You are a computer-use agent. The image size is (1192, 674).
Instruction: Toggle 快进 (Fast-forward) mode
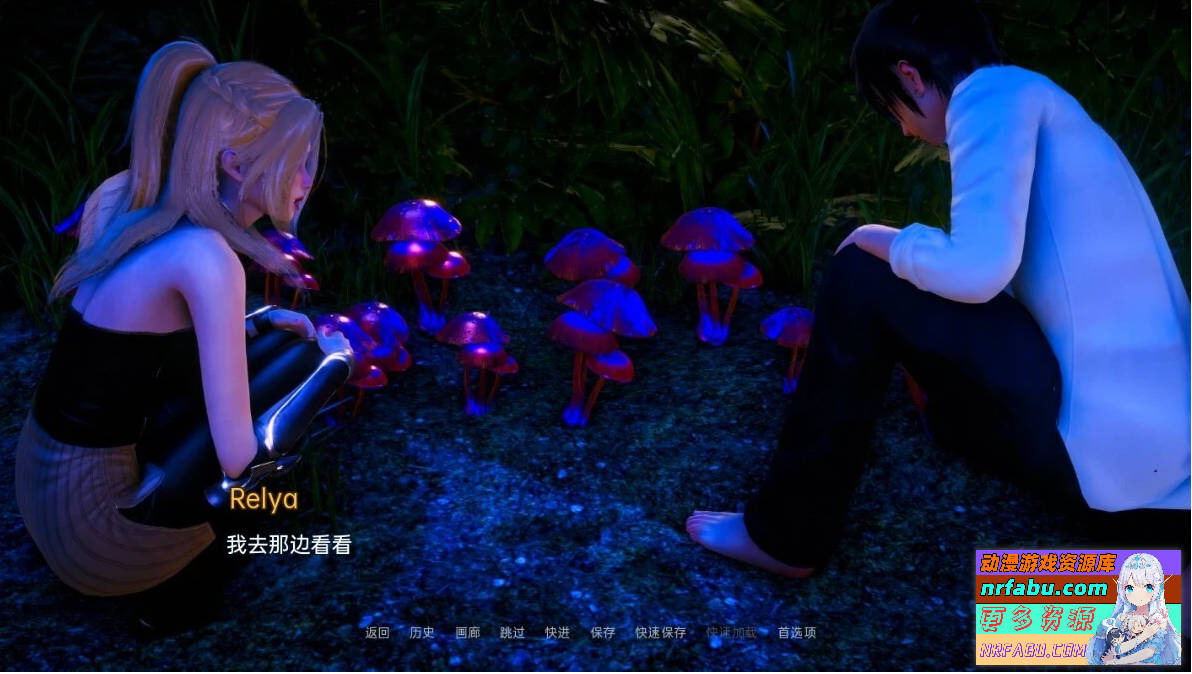pos(557,633)
